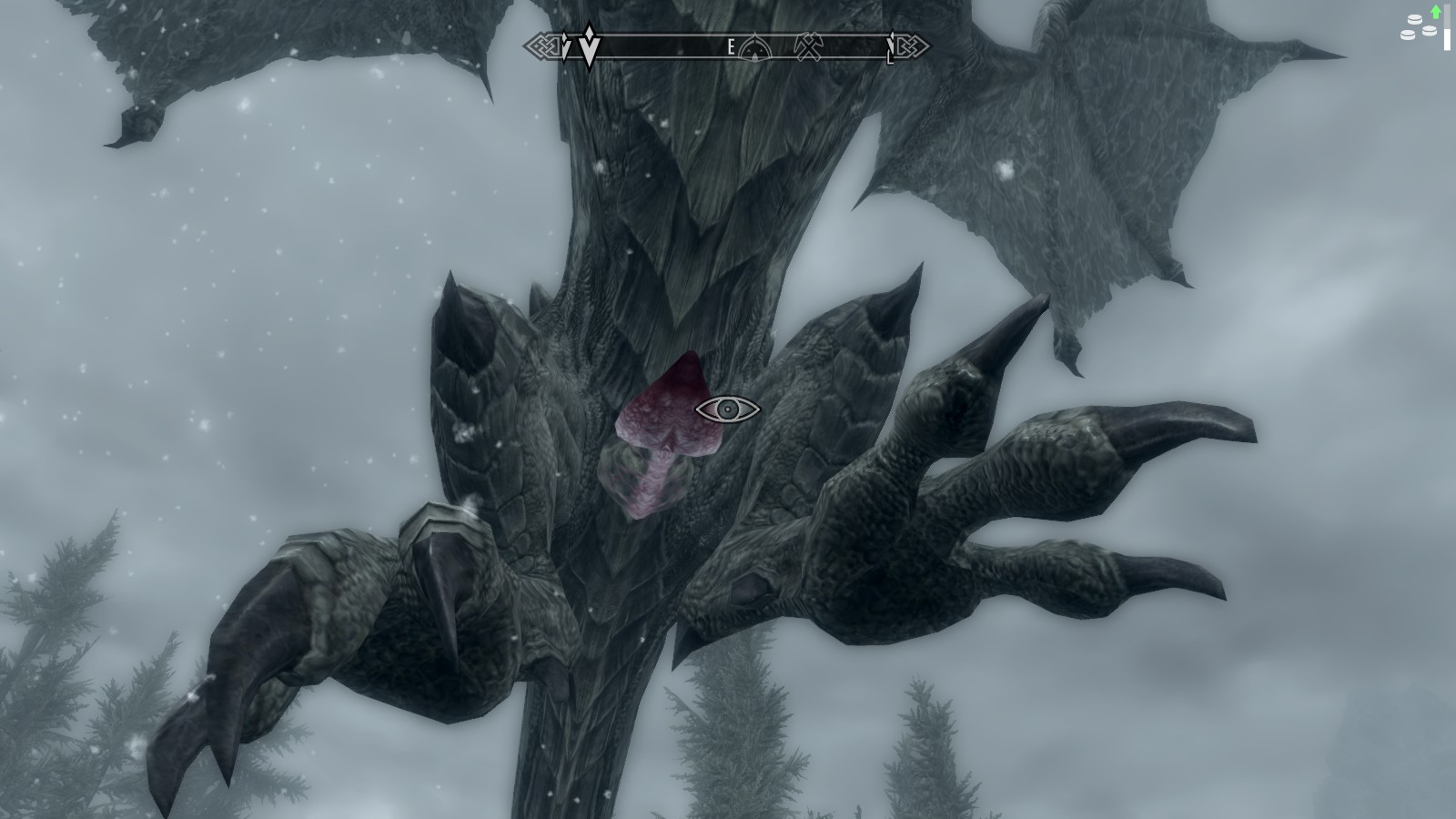Select the dome-shaped location marker on the compass
Screen dimensions: 1456x819
754,46
